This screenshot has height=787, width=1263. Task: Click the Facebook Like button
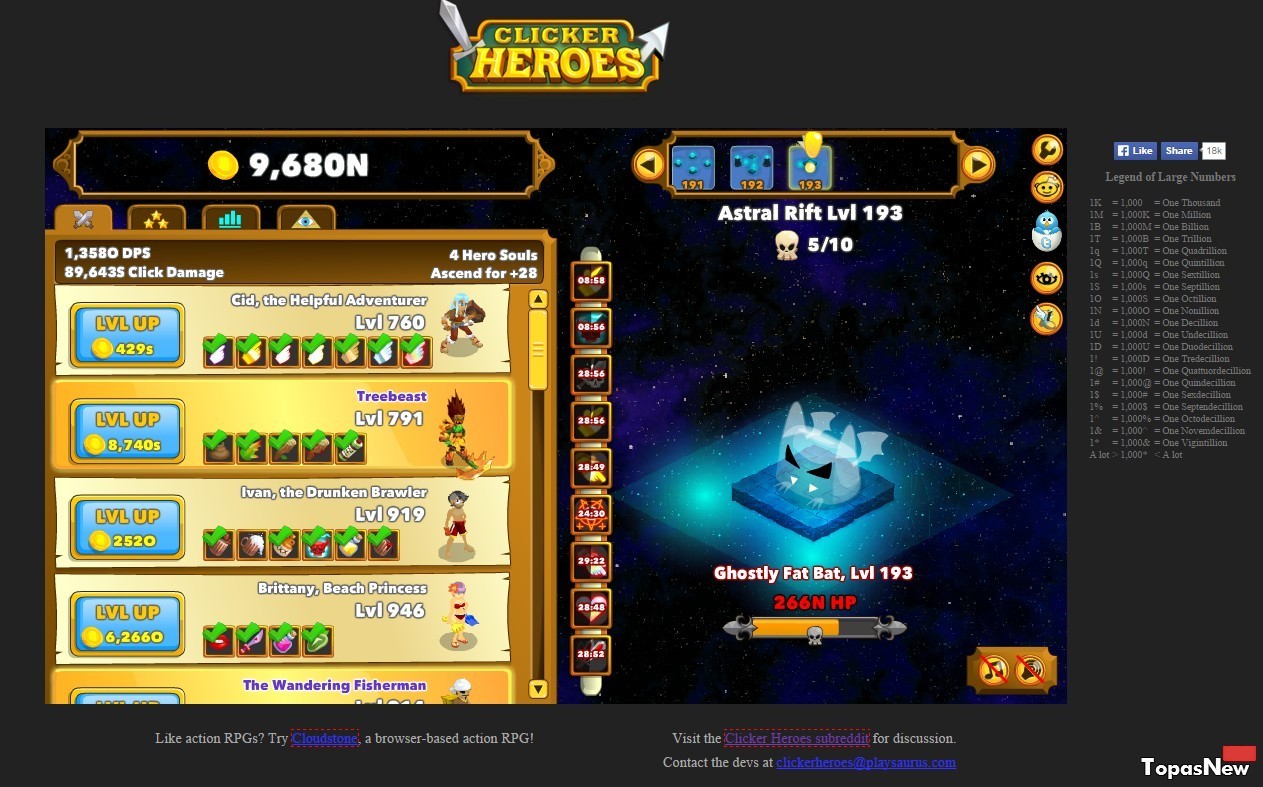pyautogui.click(x=1135, y=151)
